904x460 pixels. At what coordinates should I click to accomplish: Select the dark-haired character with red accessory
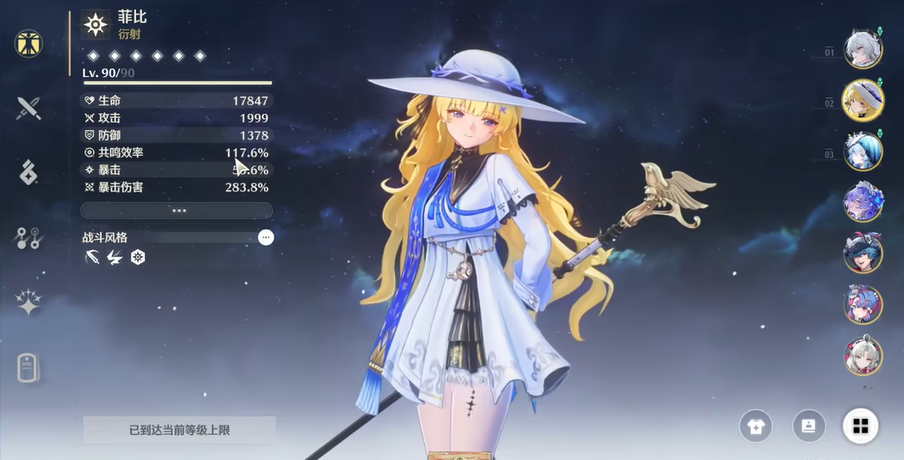point(862,253)
